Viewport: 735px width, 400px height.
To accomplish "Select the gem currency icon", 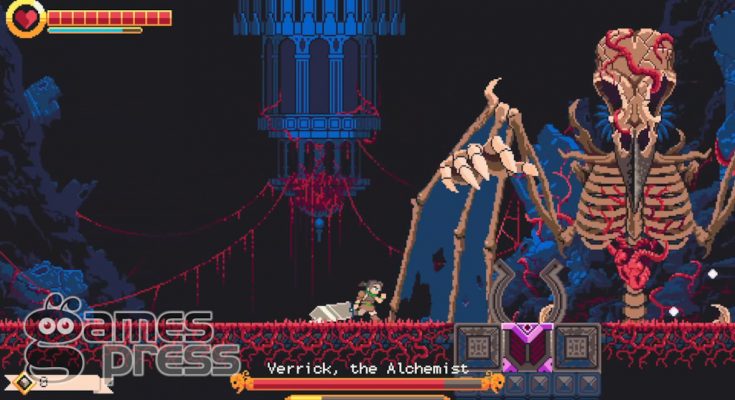I will click(23, 381).
